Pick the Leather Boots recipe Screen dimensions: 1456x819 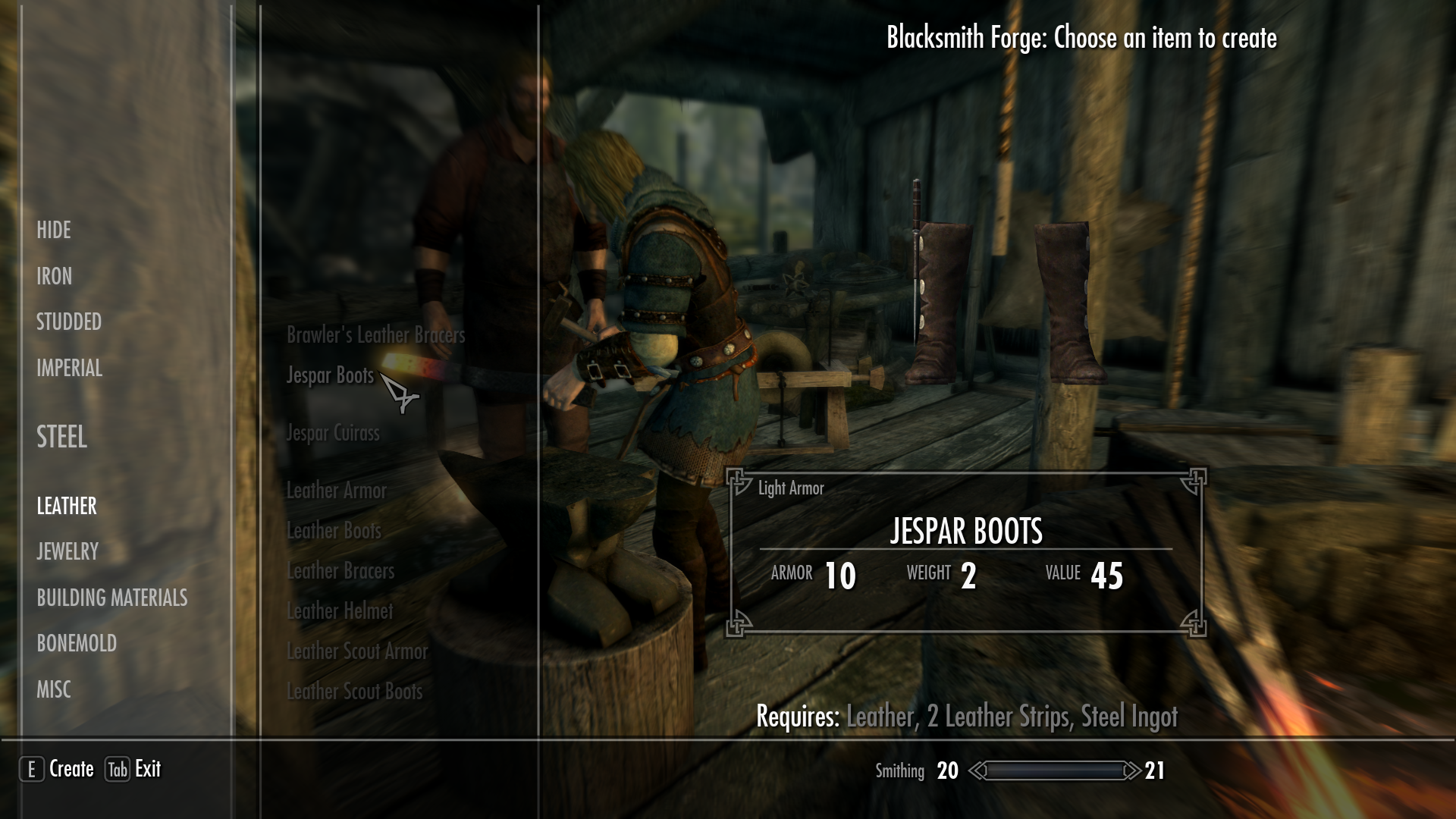(334, 531)
